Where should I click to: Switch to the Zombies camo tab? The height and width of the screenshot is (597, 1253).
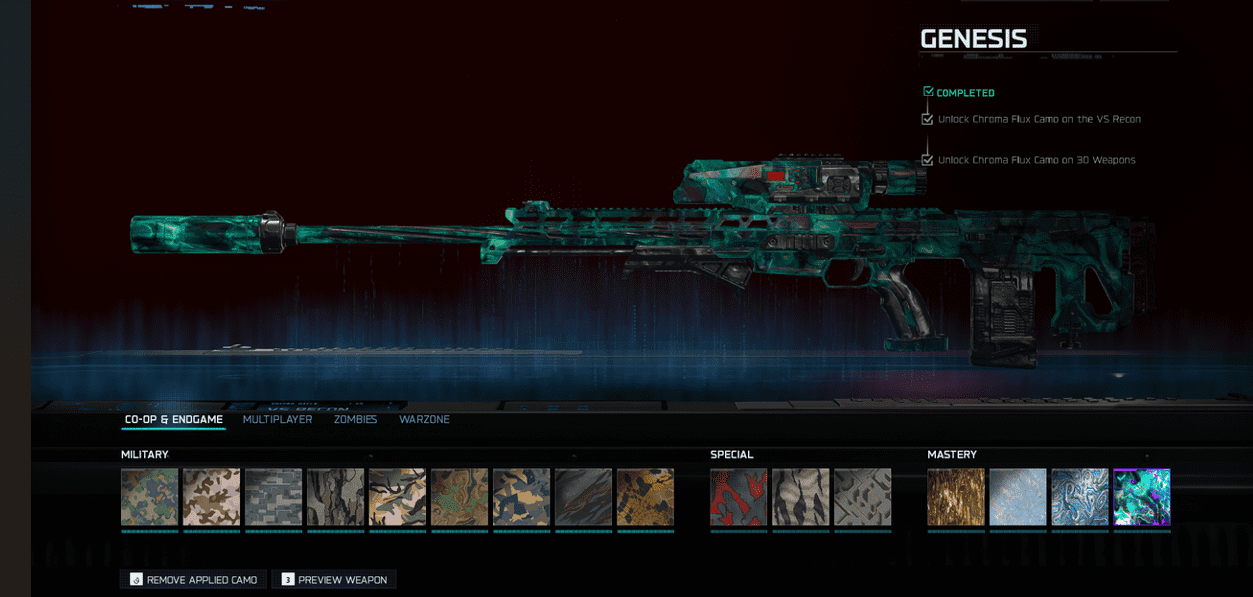click(x=355, y=420)
